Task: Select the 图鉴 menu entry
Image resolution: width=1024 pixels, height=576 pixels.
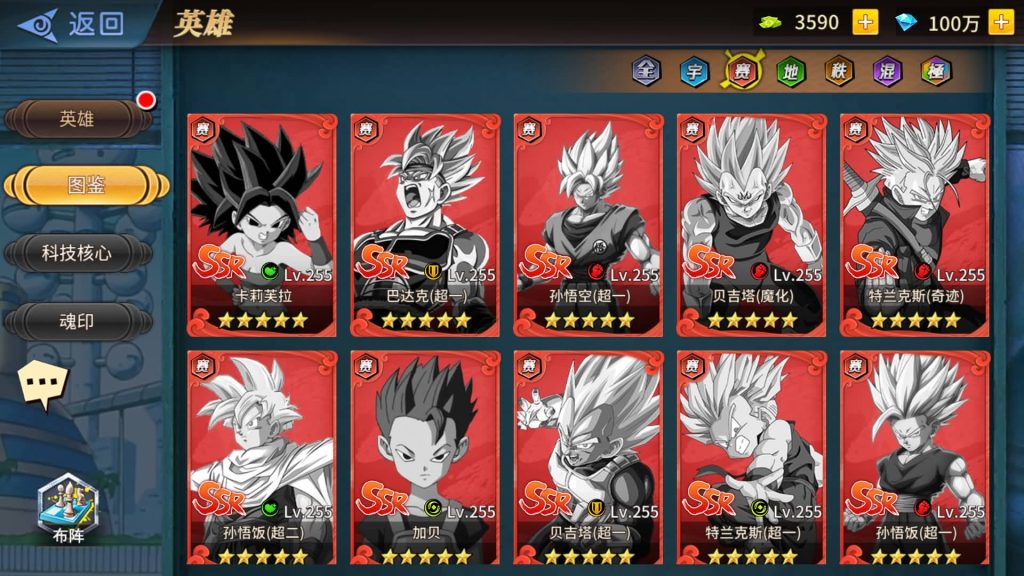Action: coord(86,185)
